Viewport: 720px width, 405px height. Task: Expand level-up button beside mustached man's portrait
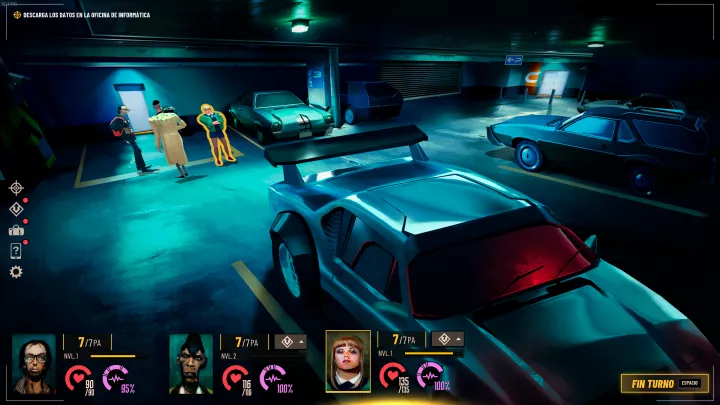pyautogui.click(x=290, y=340)
